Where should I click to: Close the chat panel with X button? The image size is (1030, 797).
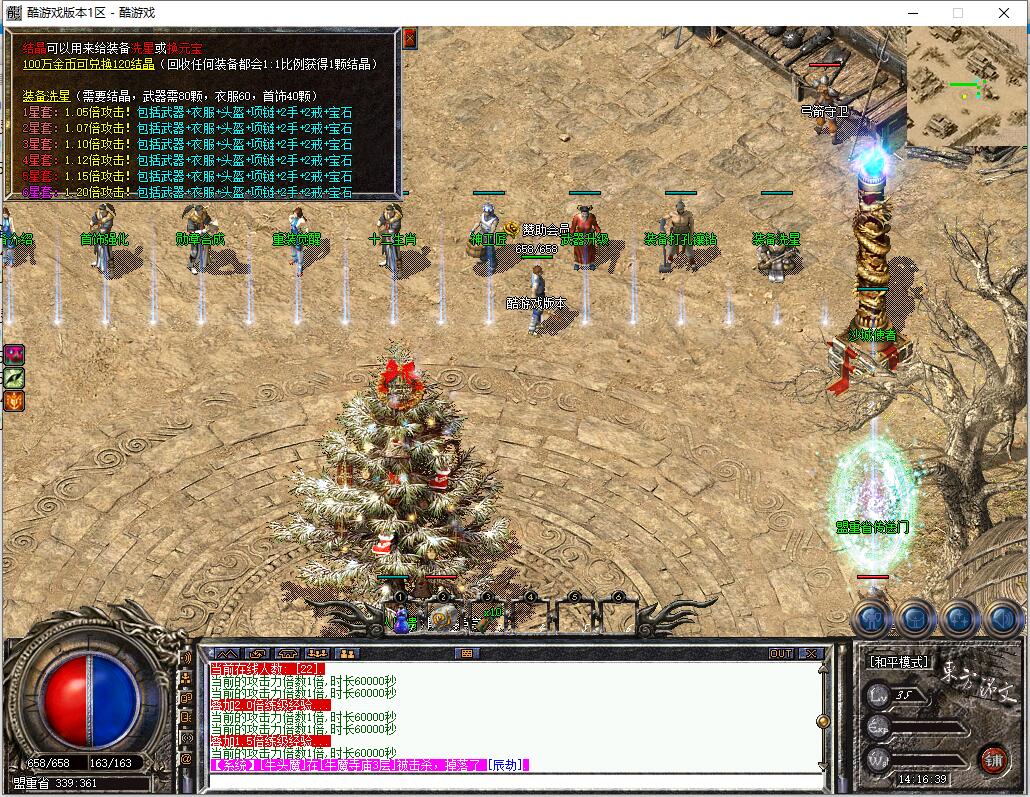click(x=811, y=653)
